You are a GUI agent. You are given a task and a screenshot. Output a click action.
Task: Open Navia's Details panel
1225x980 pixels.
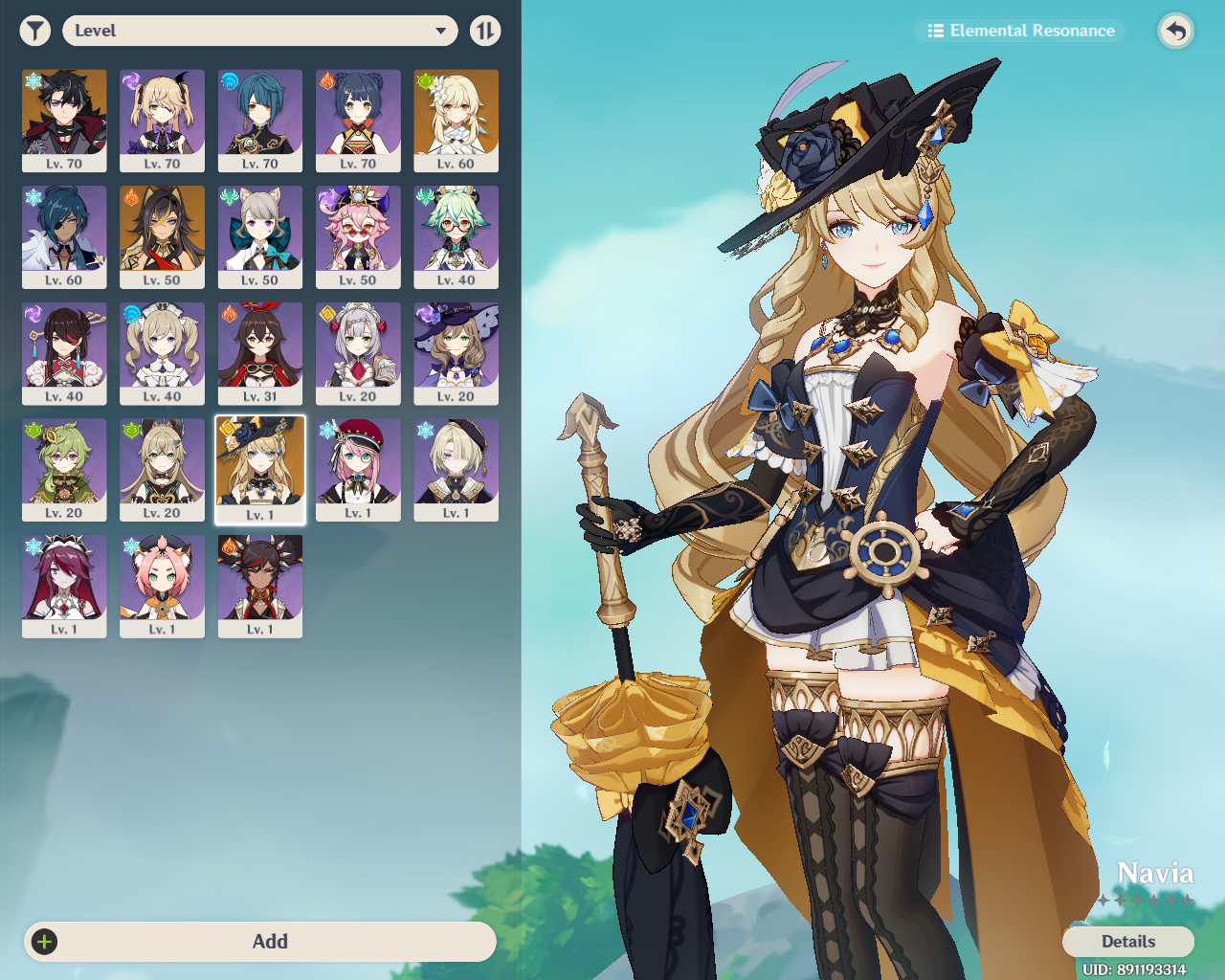click(1127, 942)
